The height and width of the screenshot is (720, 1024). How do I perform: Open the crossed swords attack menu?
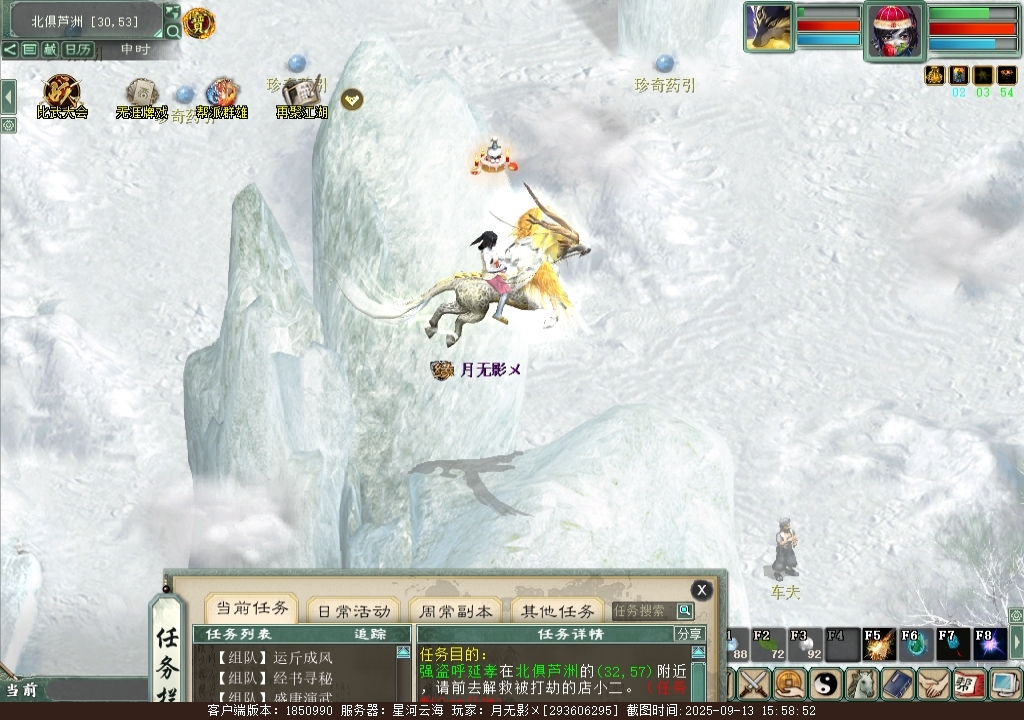click(x=753, y=684)
